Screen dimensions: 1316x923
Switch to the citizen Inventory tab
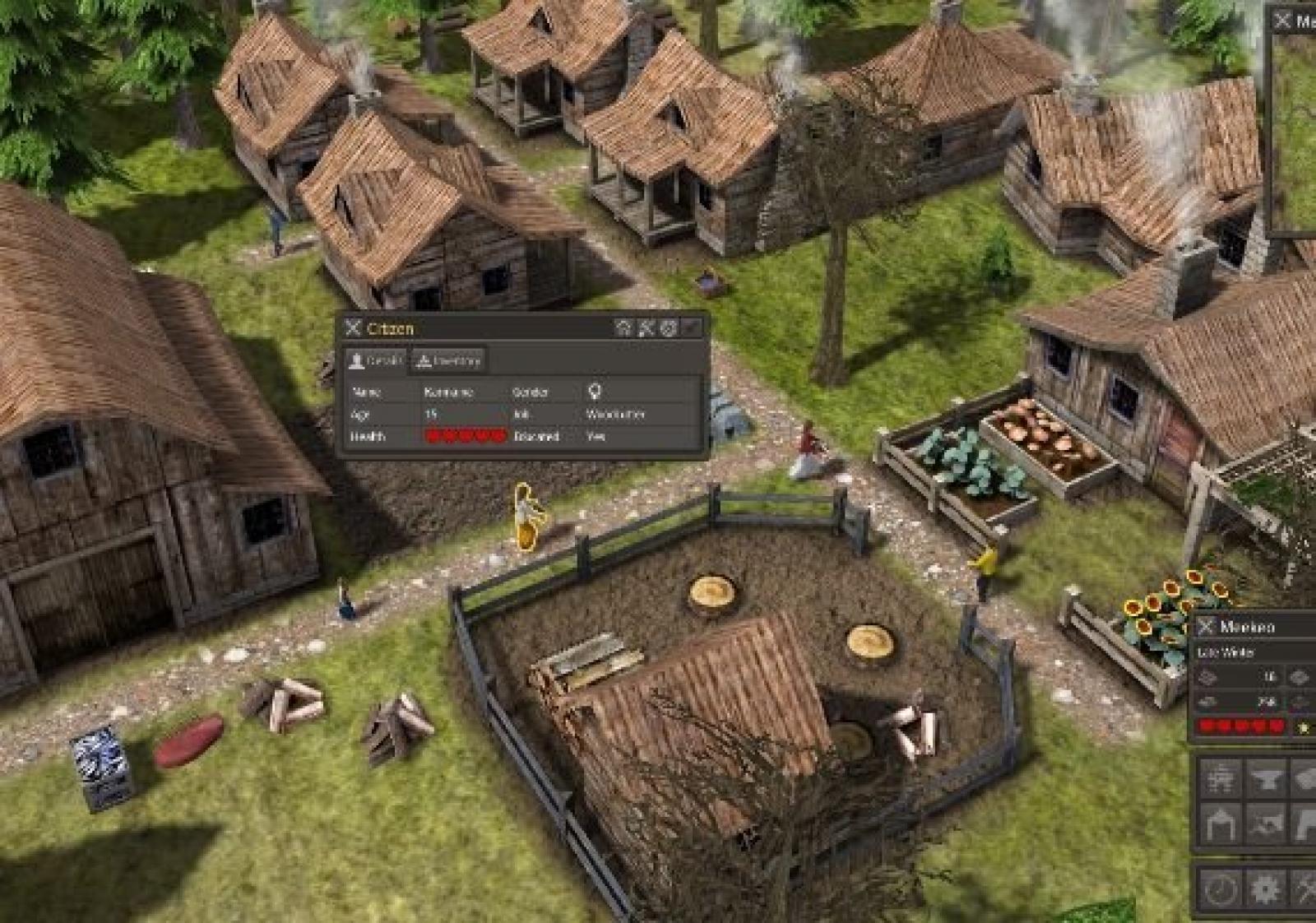pos(448,360)
